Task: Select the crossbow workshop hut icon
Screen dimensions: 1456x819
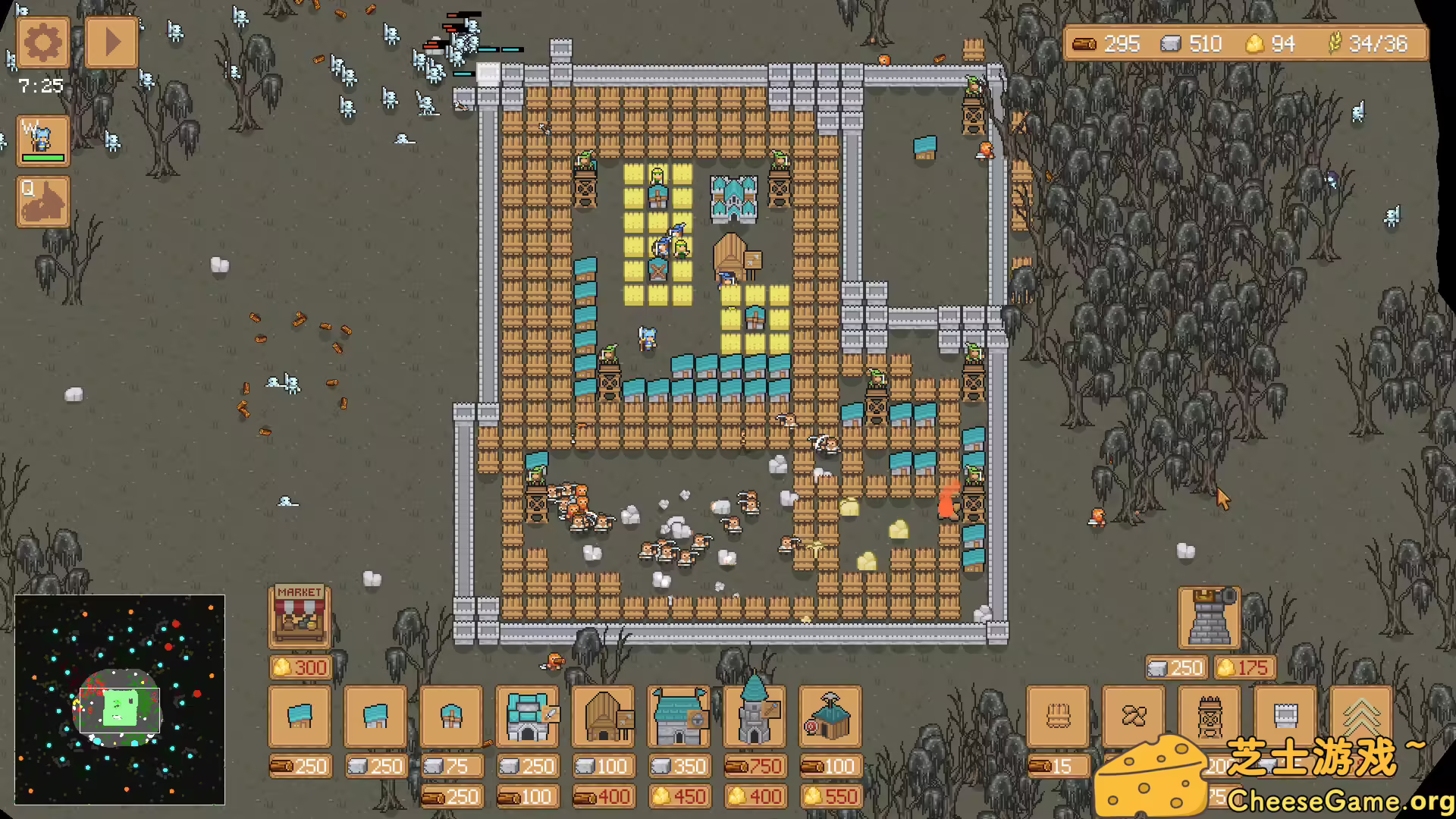Action: pyautogui.click(x=830, y=717)
